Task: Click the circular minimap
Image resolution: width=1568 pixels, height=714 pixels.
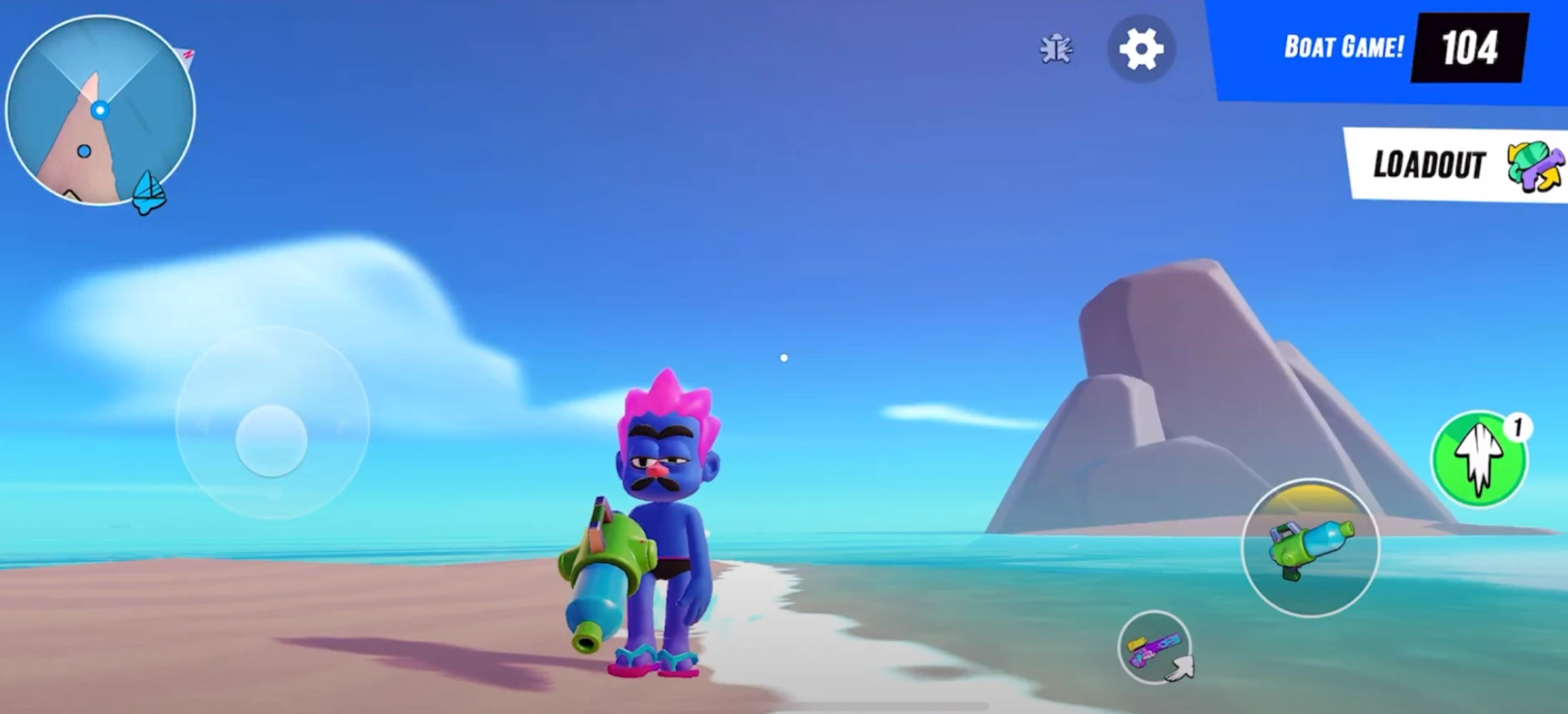Action: coord(100,110)
